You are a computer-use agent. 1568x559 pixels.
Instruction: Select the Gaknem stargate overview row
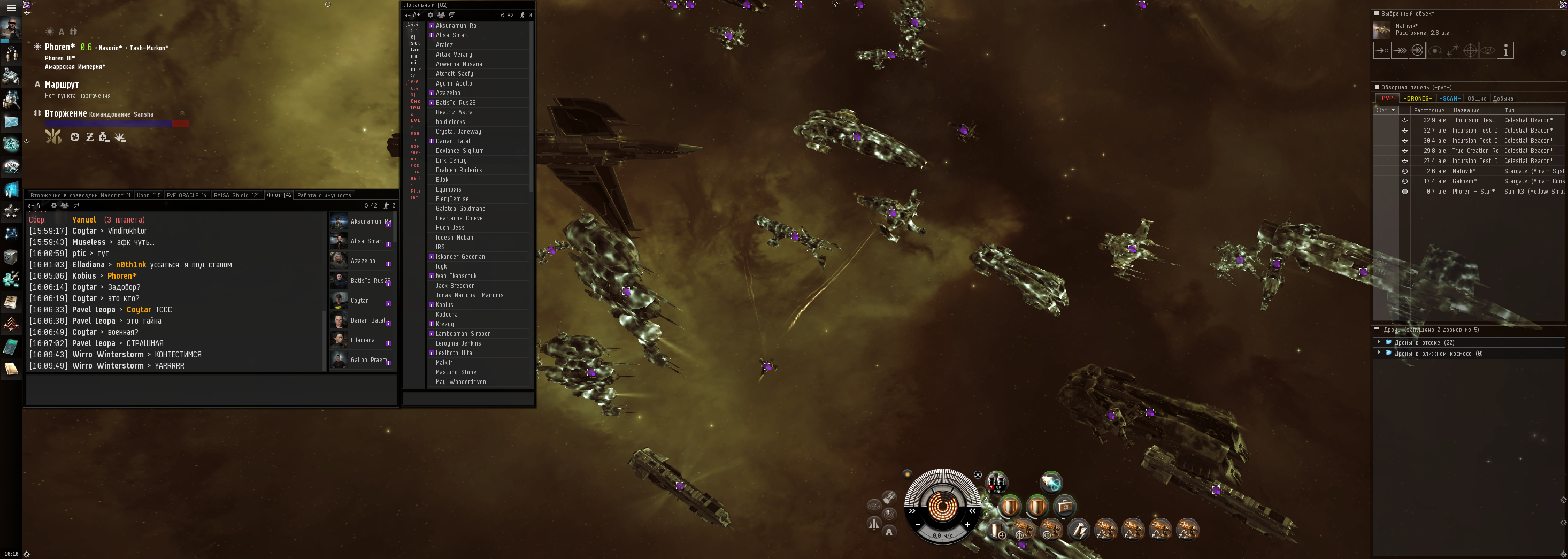click(x=1464, y=181)
